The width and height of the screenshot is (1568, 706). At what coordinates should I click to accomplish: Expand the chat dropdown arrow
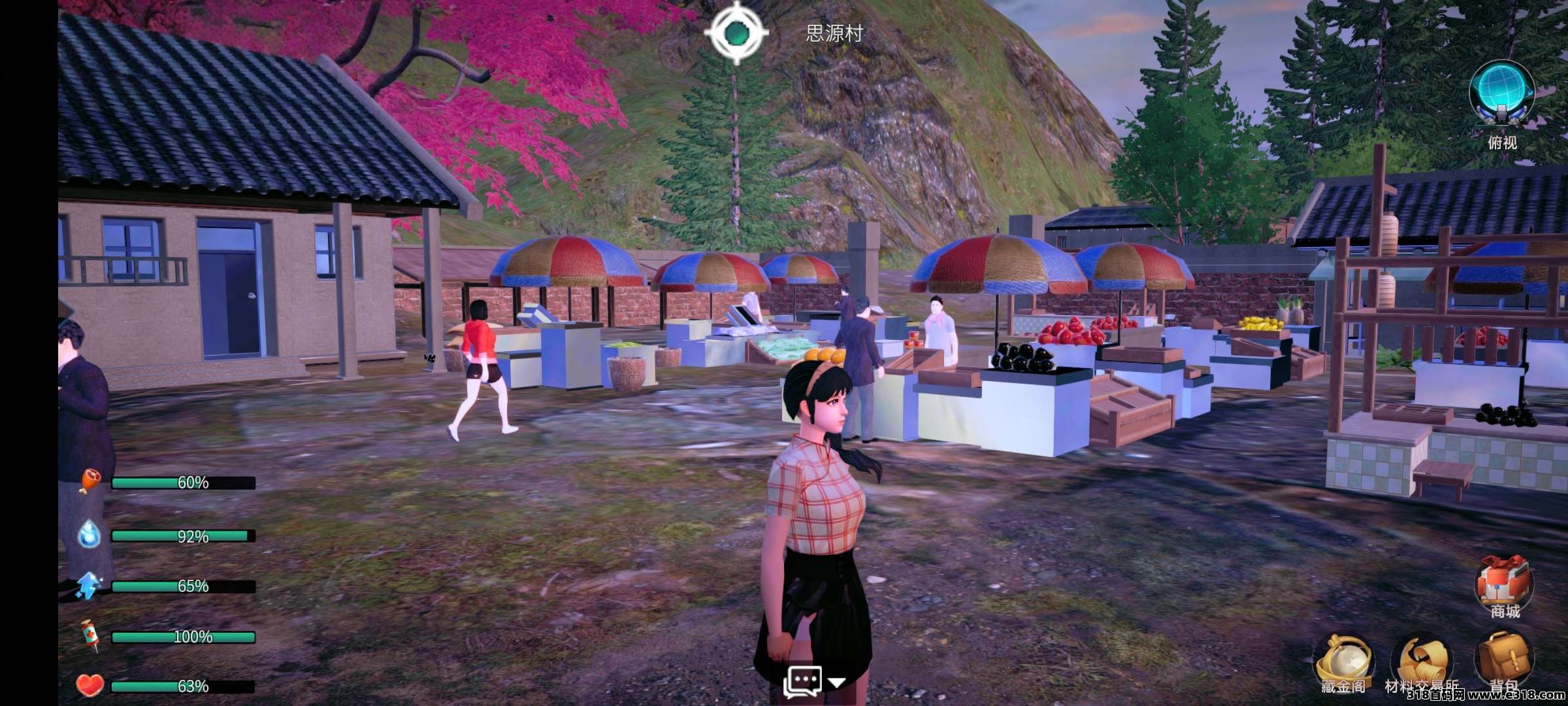(837, 682)
